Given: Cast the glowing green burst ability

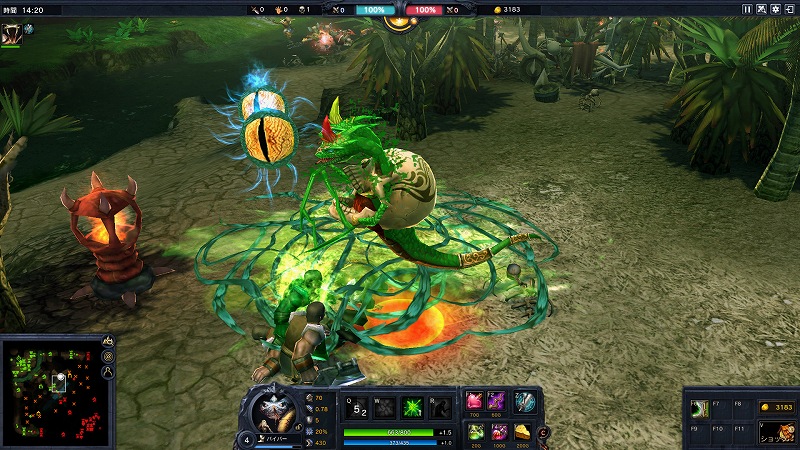Looking at the screenshot, I should [x=411, y=409].
